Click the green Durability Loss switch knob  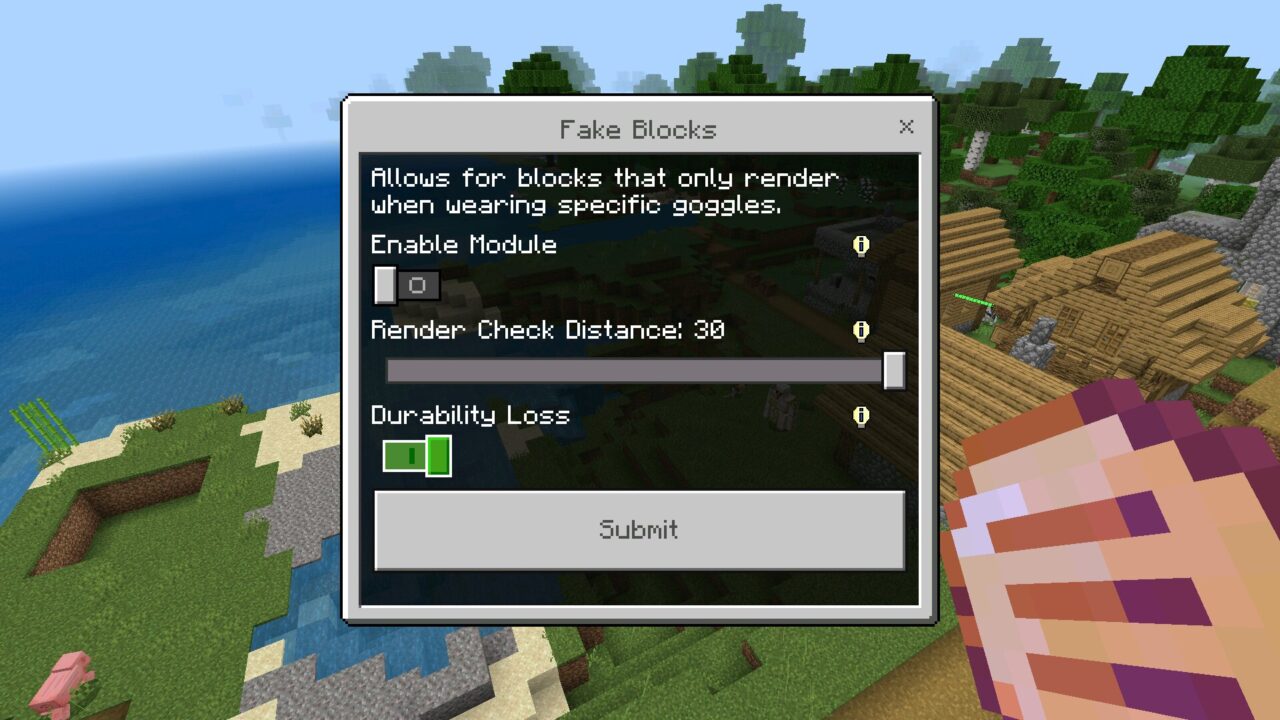pos(437,456)
